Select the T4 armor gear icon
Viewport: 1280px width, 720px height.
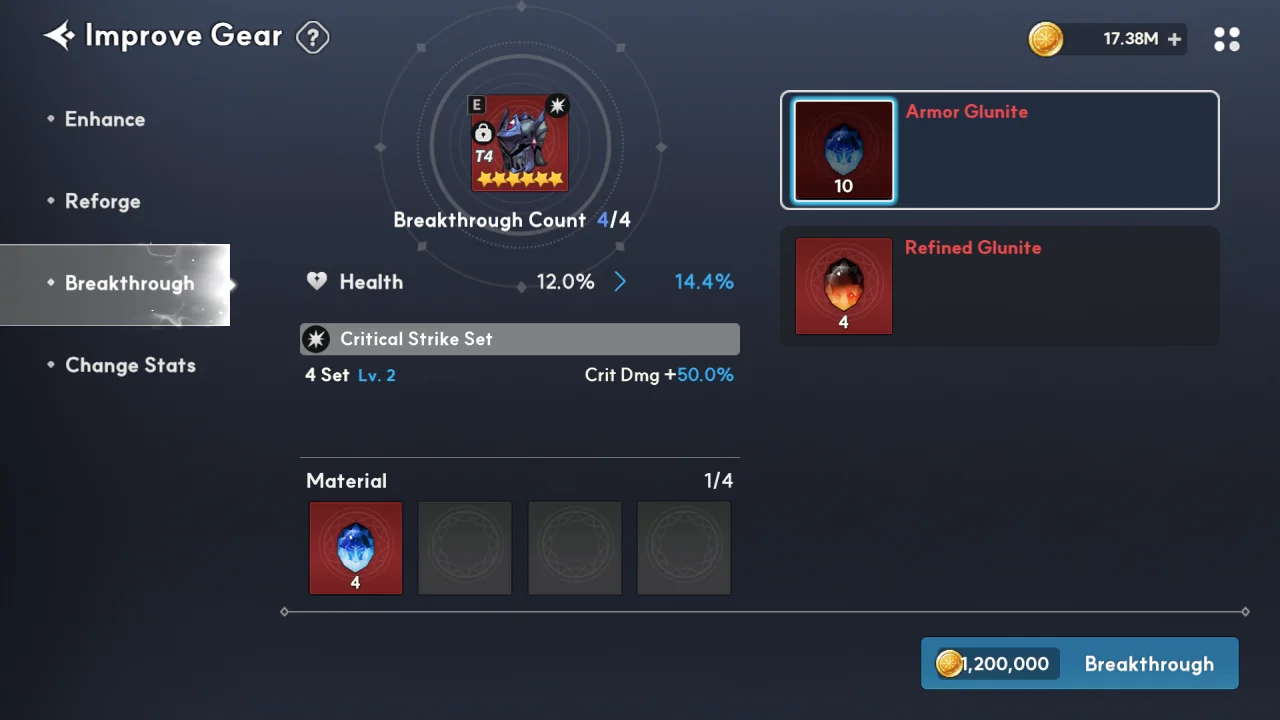(519, 143)
